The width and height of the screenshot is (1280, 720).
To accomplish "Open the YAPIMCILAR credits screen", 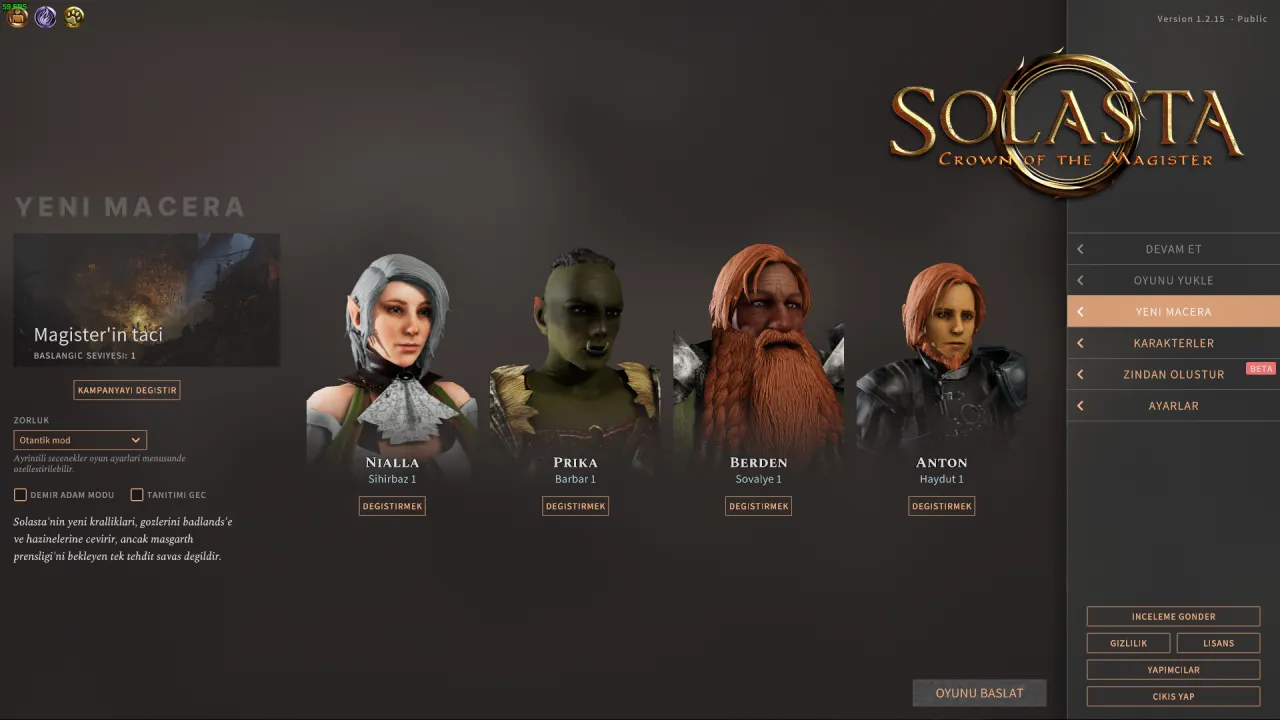I will [x=1173, y=669].
